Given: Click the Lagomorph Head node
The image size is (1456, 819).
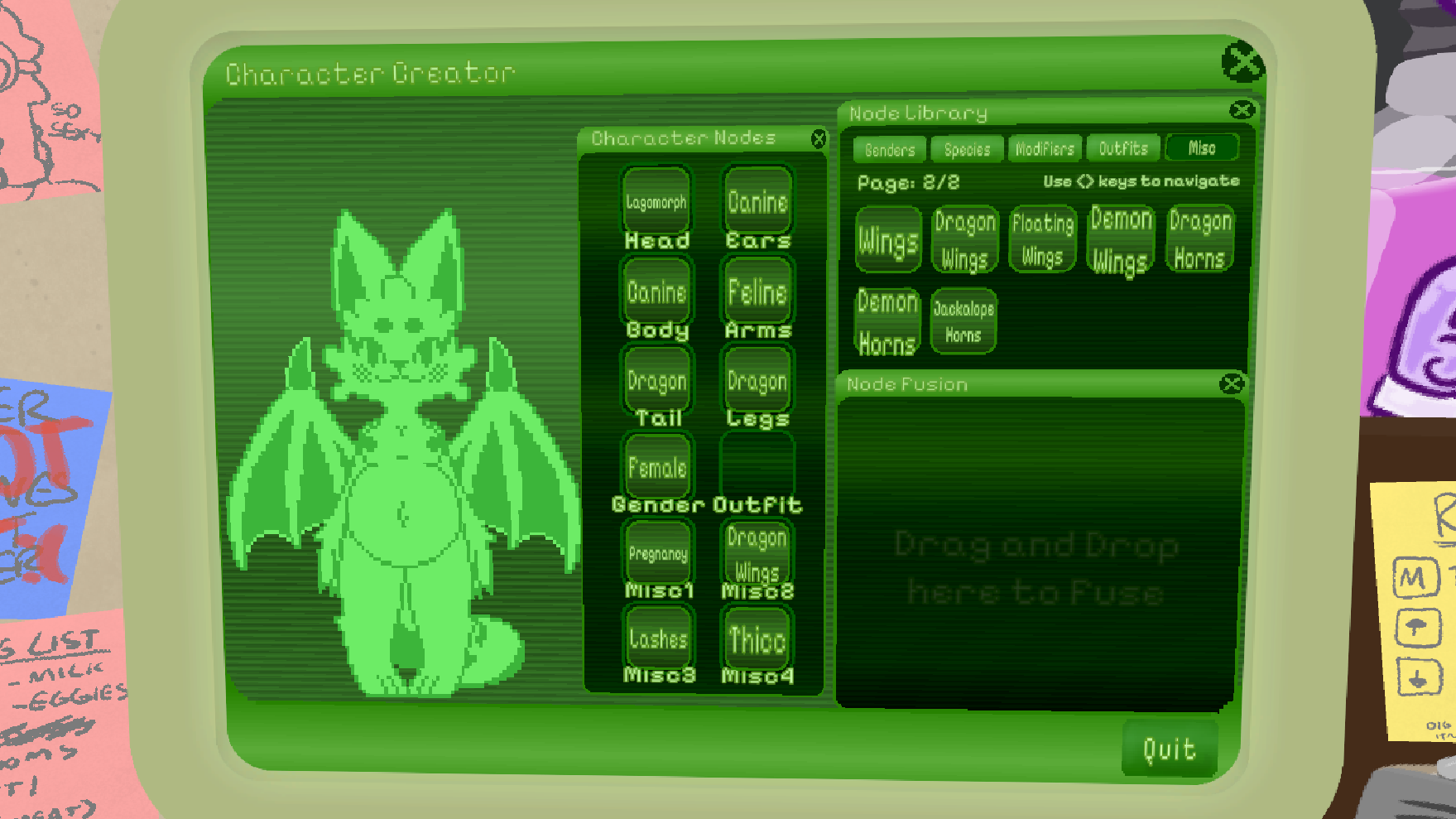Looking at the screenshot, I should click(x=656, y=199).
